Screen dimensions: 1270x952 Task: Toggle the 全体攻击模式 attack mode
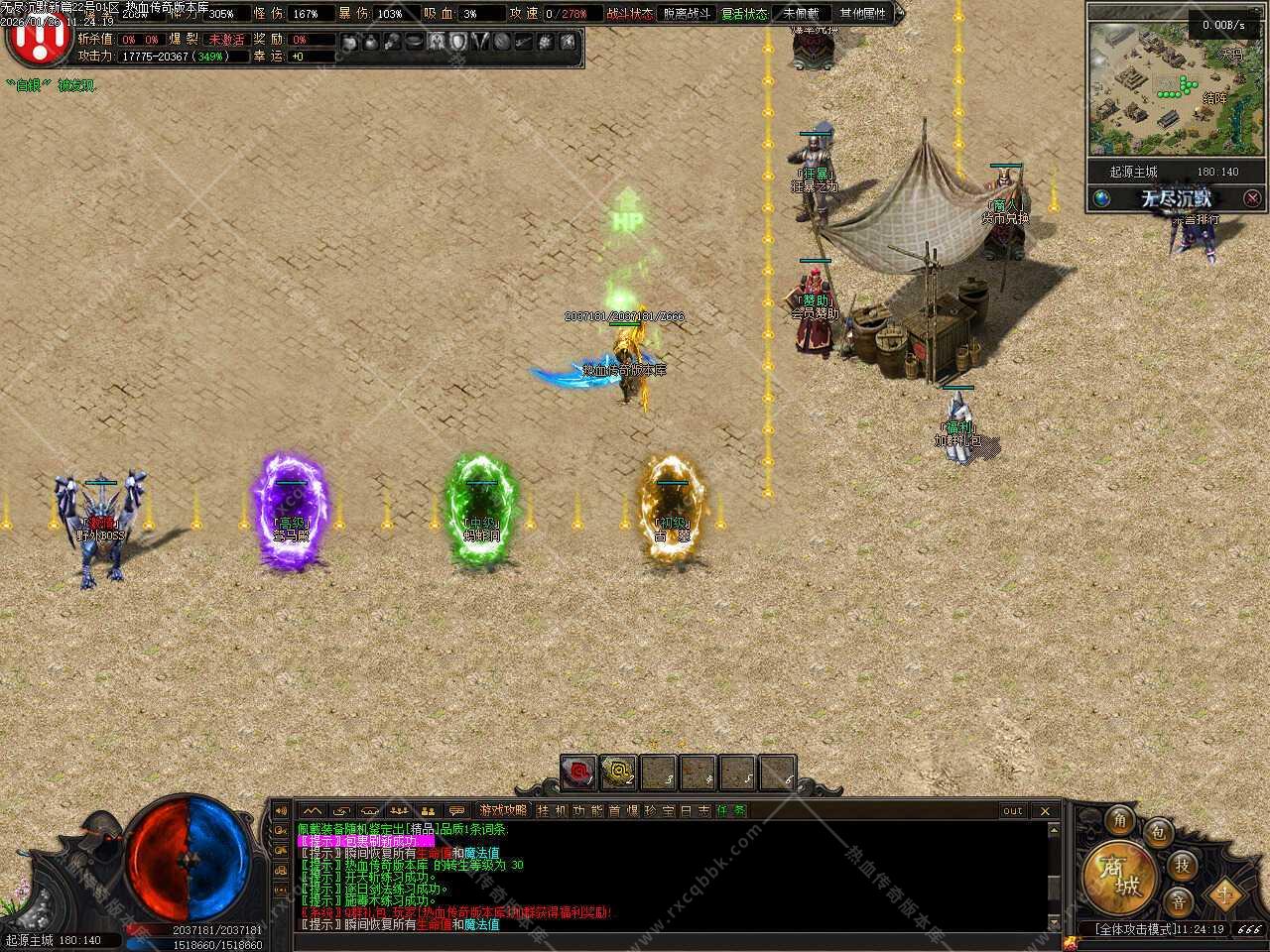(x=1135, y=929)
